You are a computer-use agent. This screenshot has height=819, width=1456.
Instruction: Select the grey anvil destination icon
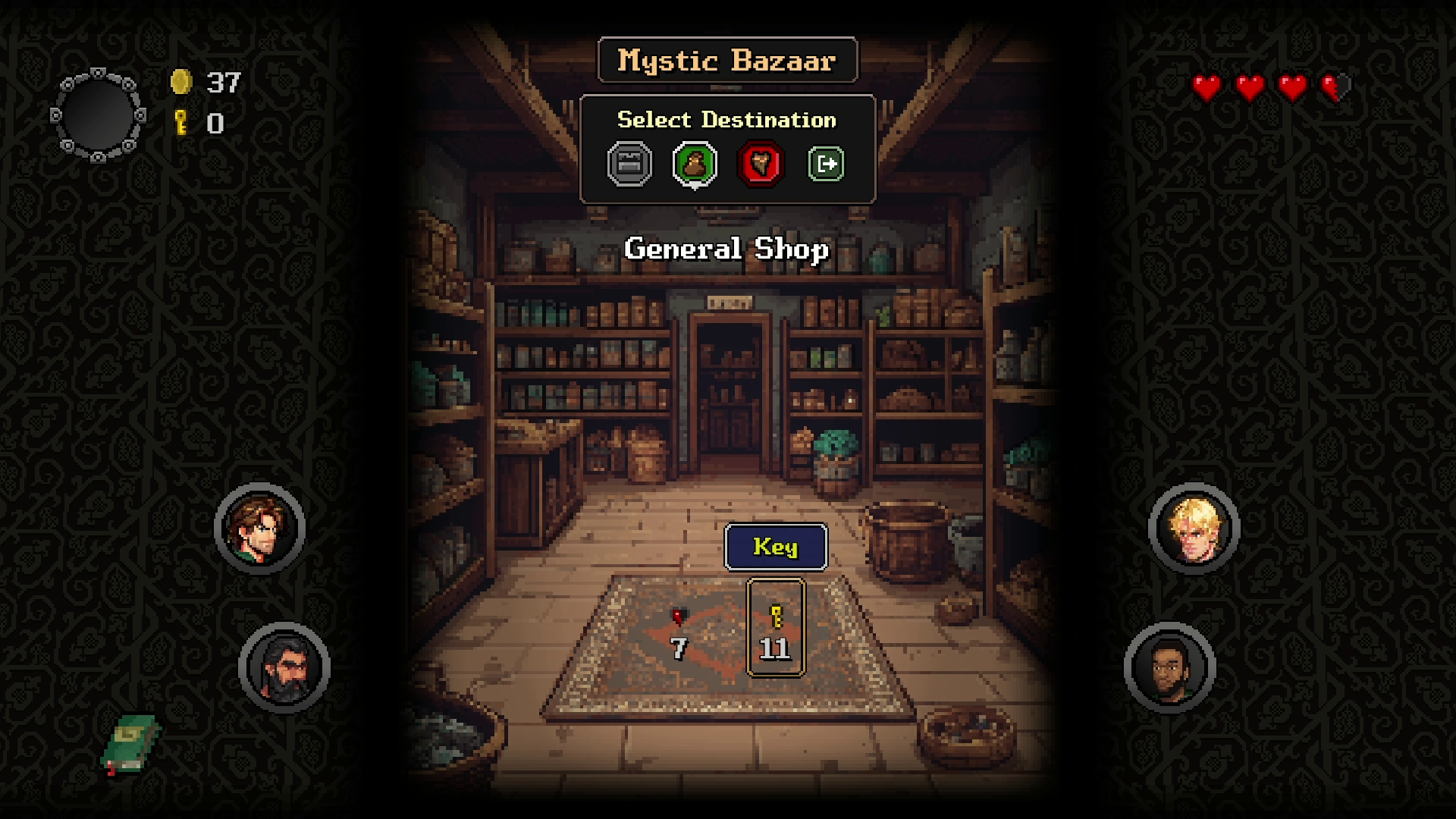629,164
